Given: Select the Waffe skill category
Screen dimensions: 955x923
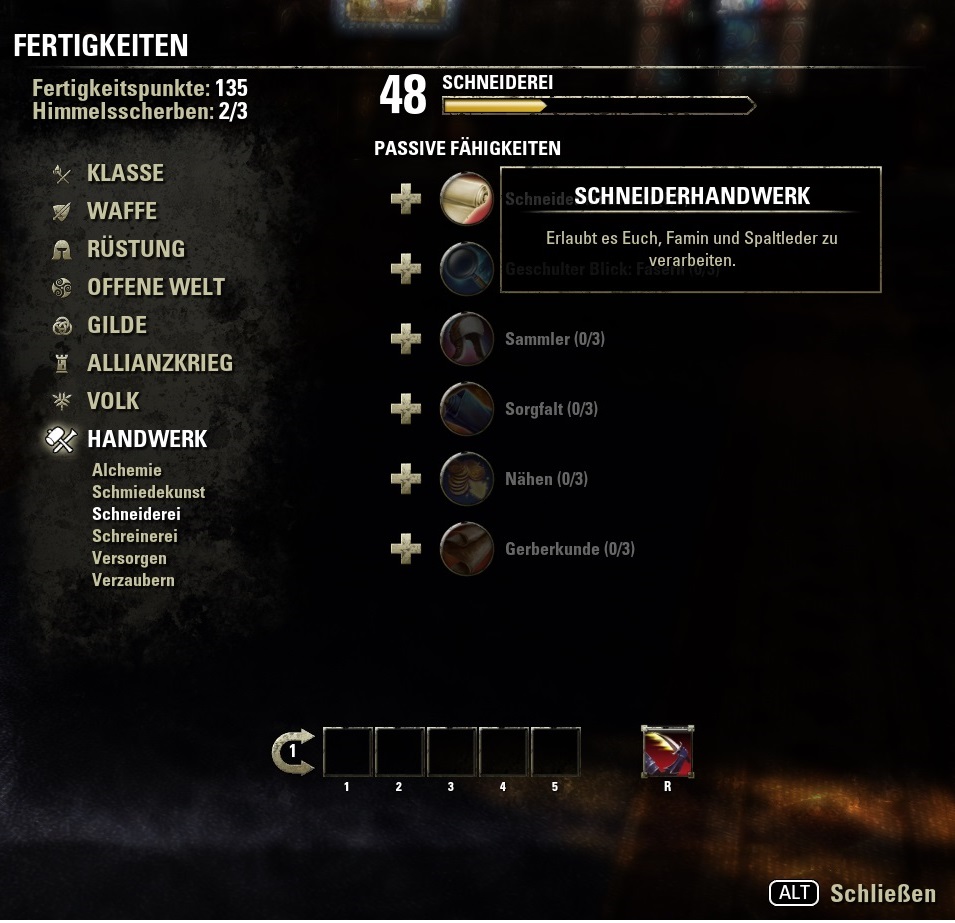Looking at the screenshot, I should (121, 211).
